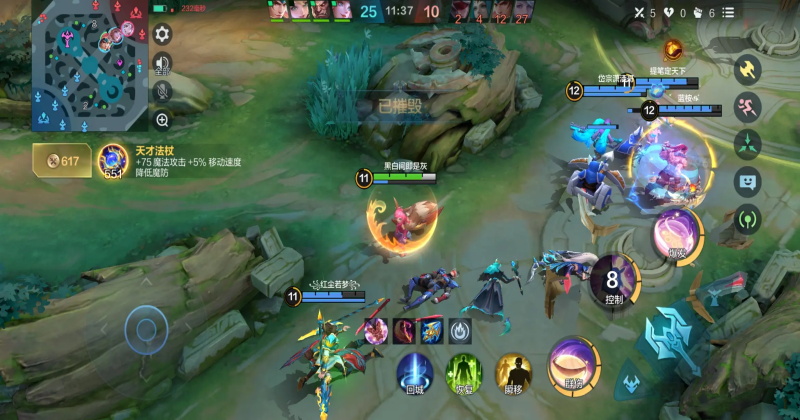The image size is (800, 420).
Task: Open settings via the gear icon
Action: pyautogui.click(x=162, y=34)
